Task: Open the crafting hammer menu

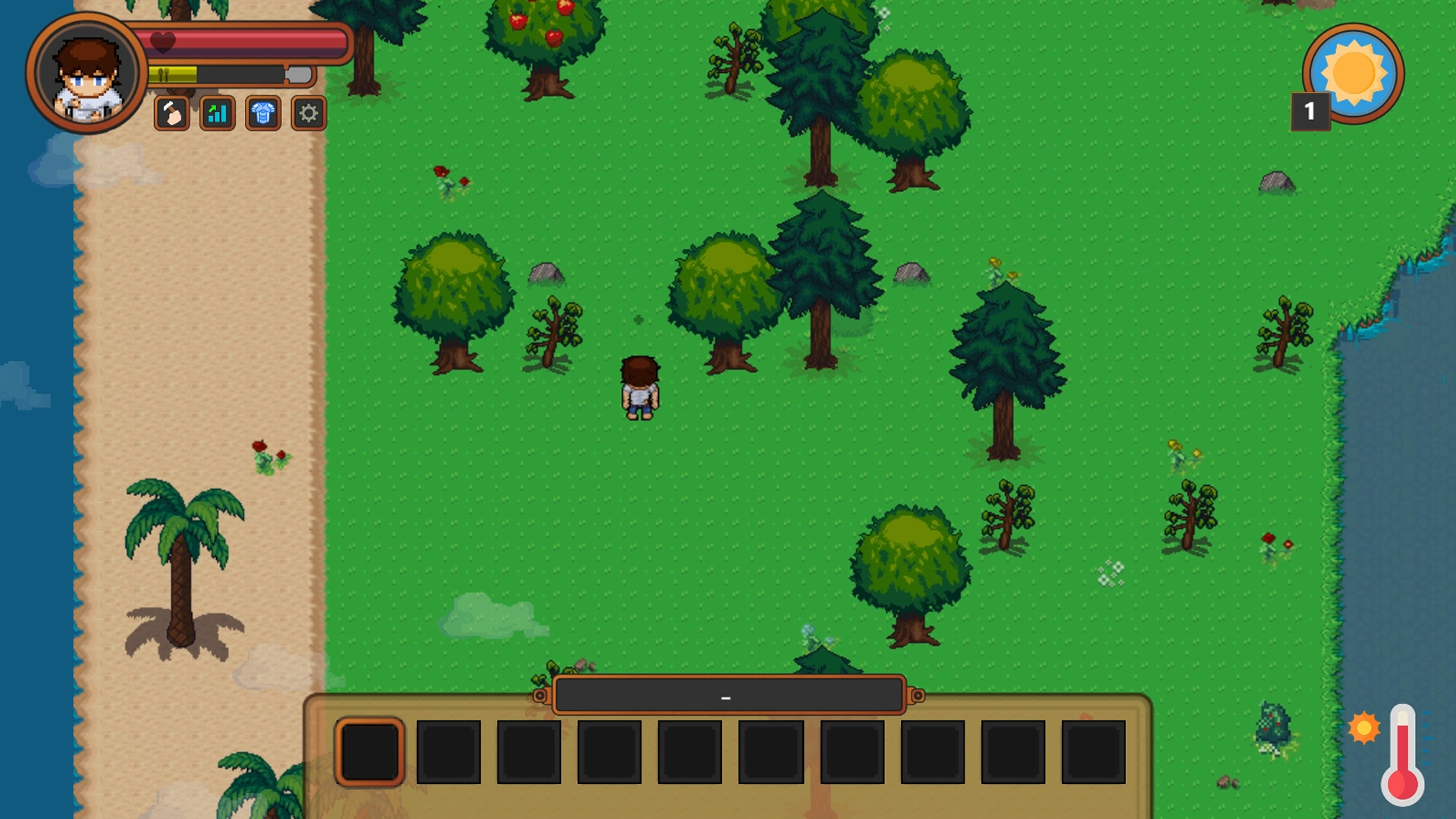Action: [171, 115]
